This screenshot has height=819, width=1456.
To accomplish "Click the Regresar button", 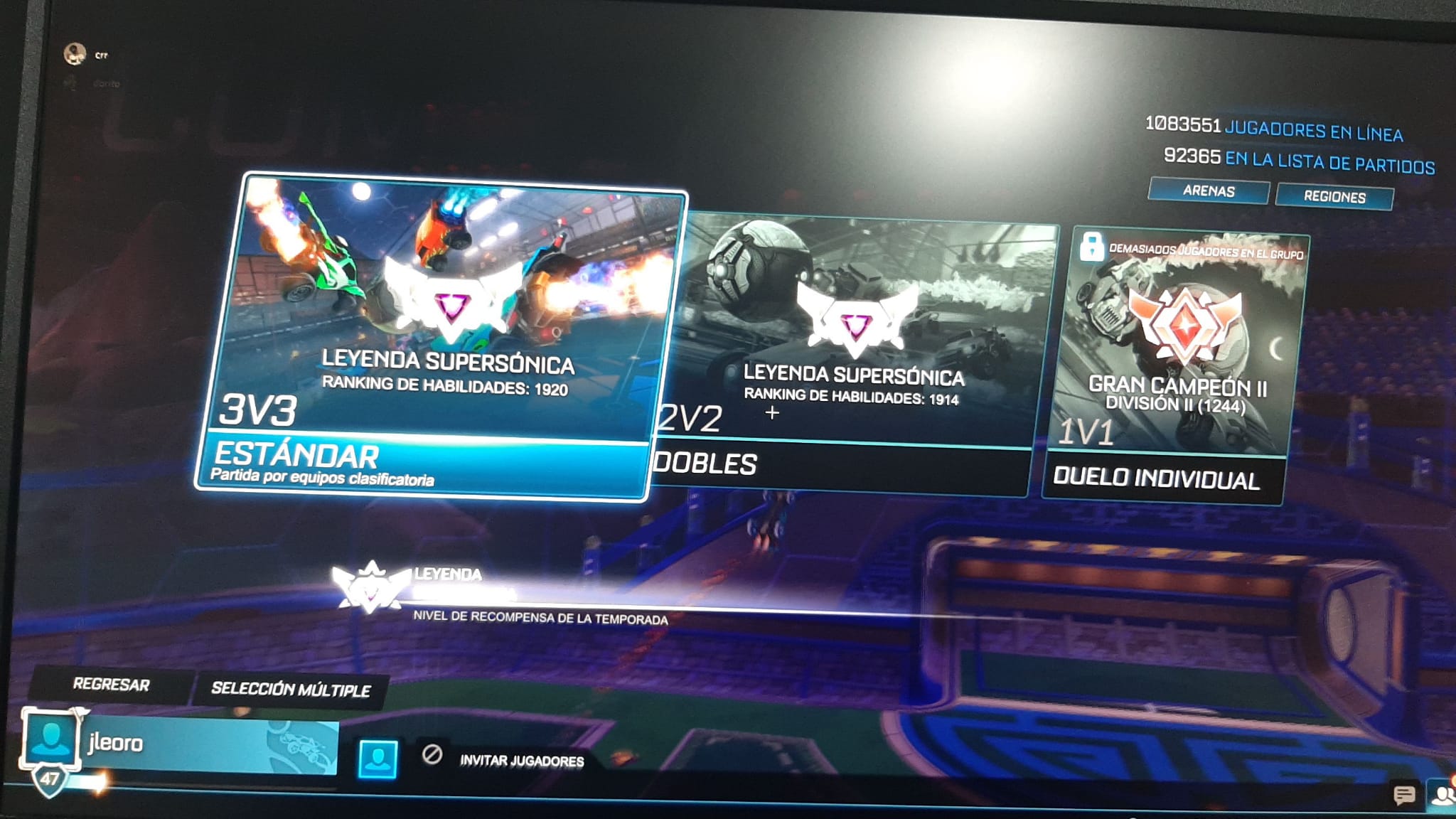I will click(111, 685).
